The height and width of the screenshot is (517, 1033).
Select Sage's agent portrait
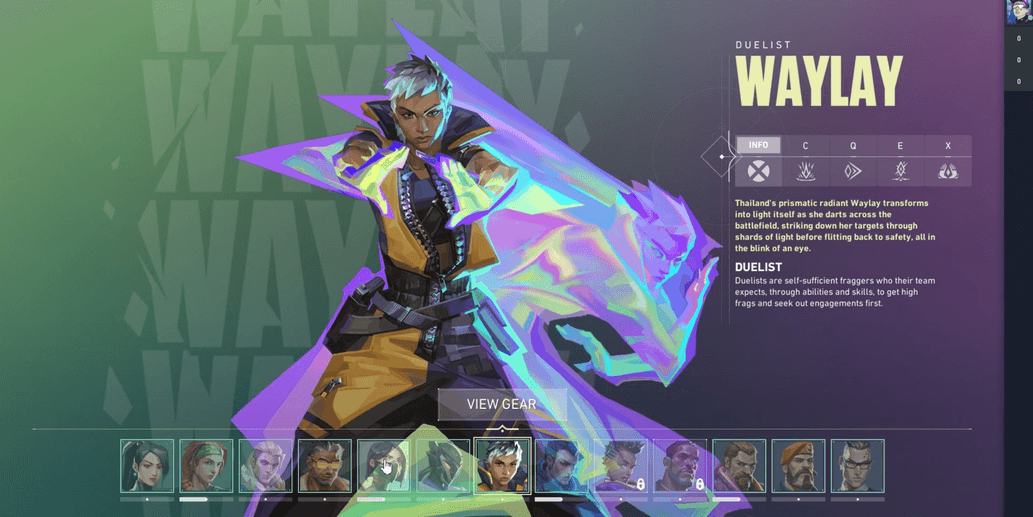point(147,466)
